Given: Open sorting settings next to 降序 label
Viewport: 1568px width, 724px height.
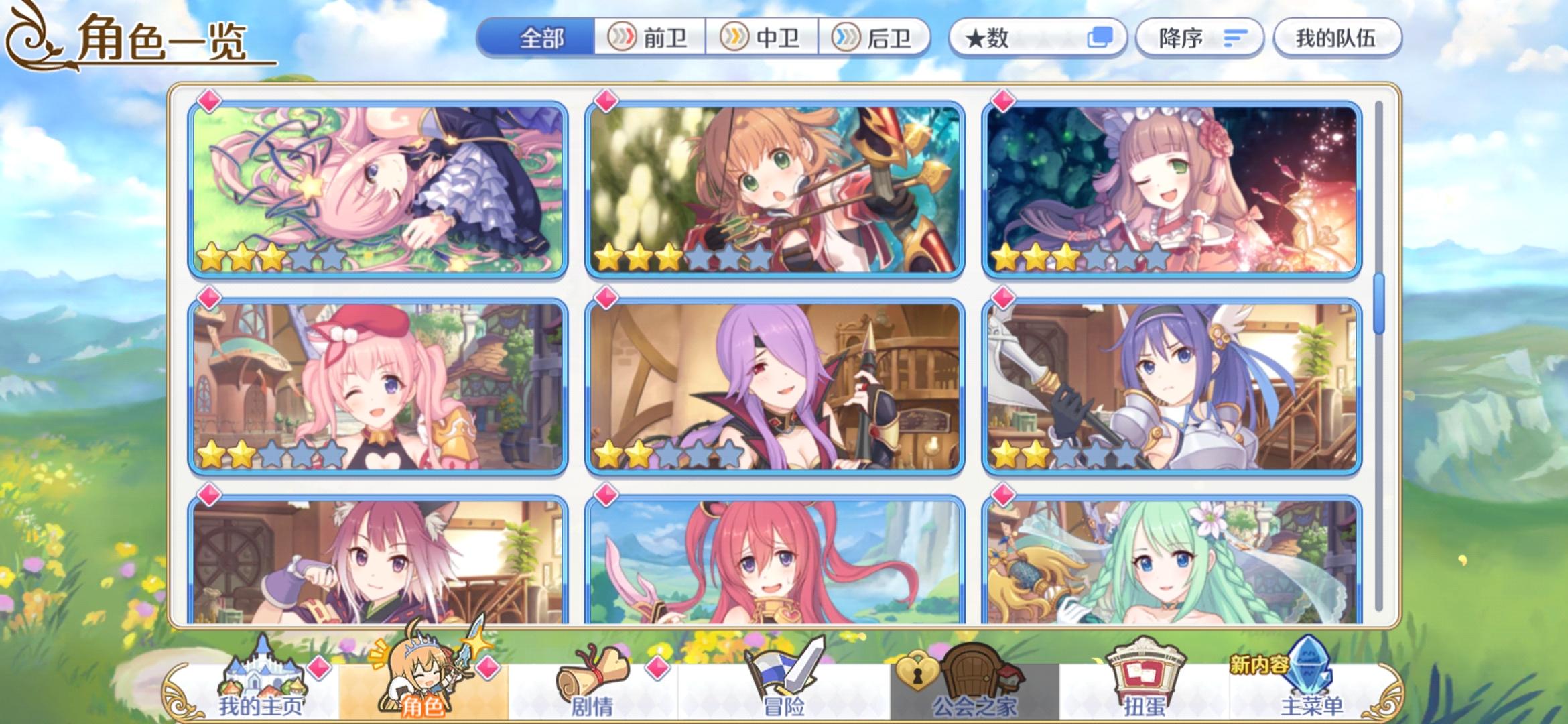Looking at the screenshot, I should coord(1199,38).
